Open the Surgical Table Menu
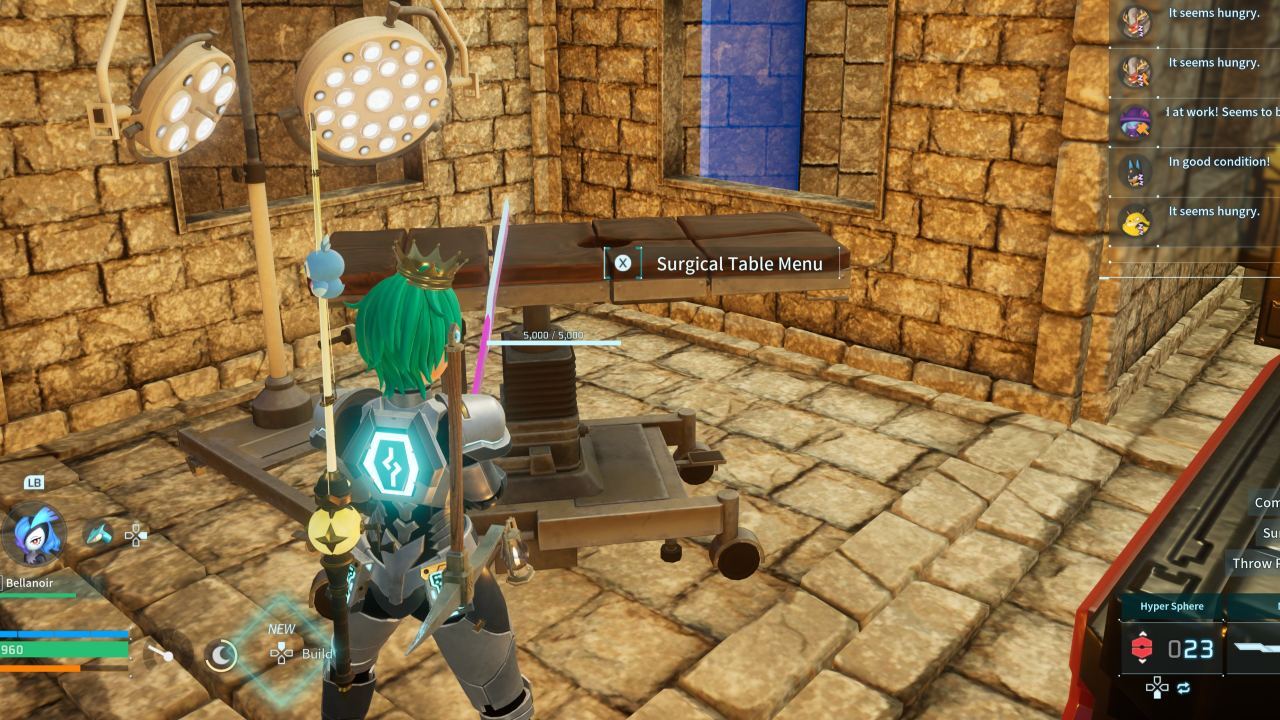1280x720 pixels. (x=724, y=264)
